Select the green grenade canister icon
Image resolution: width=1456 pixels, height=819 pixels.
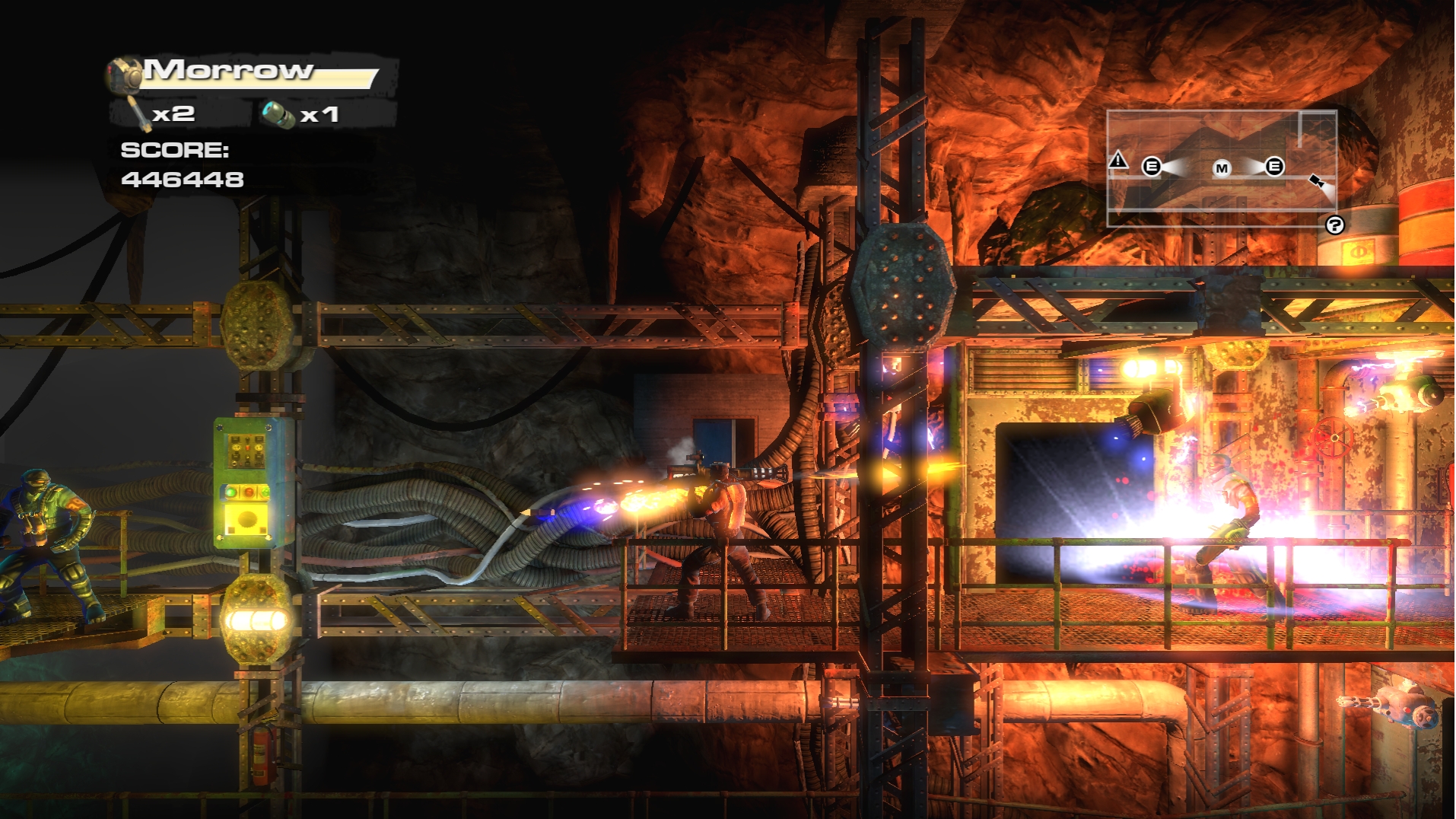coord(278,116)
